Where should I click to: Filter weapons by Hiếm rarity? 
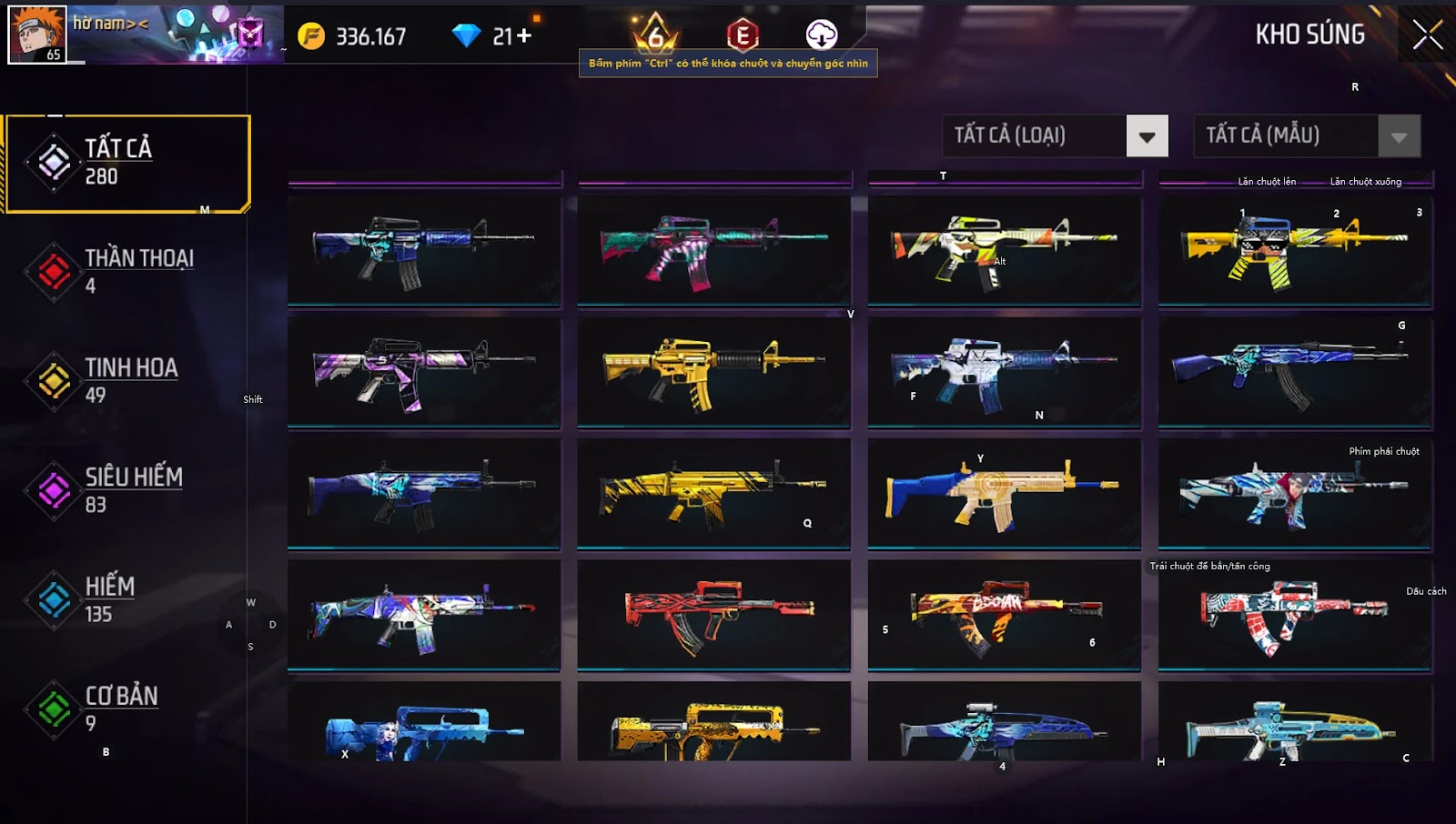(x=127, y=599)
